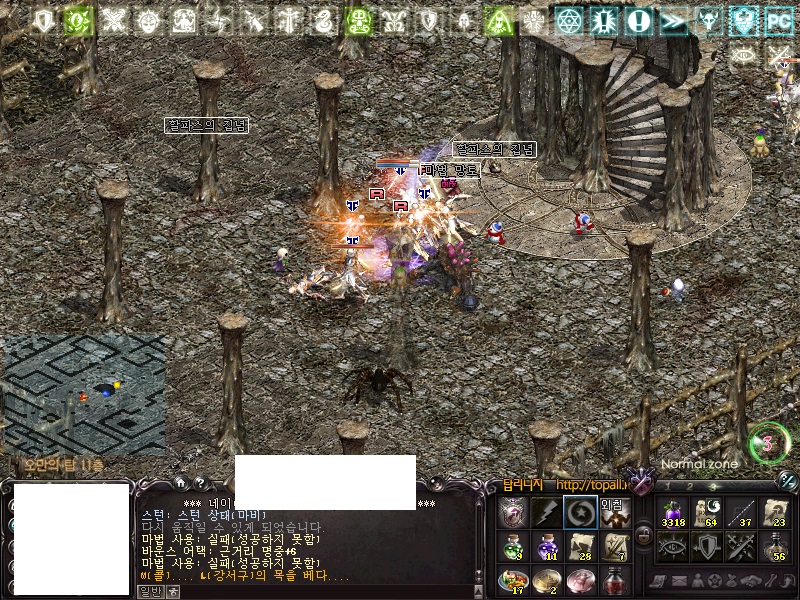800x600 pixels.
Task: Use the 외침 shout skill
Action: [x=613, y=513]
